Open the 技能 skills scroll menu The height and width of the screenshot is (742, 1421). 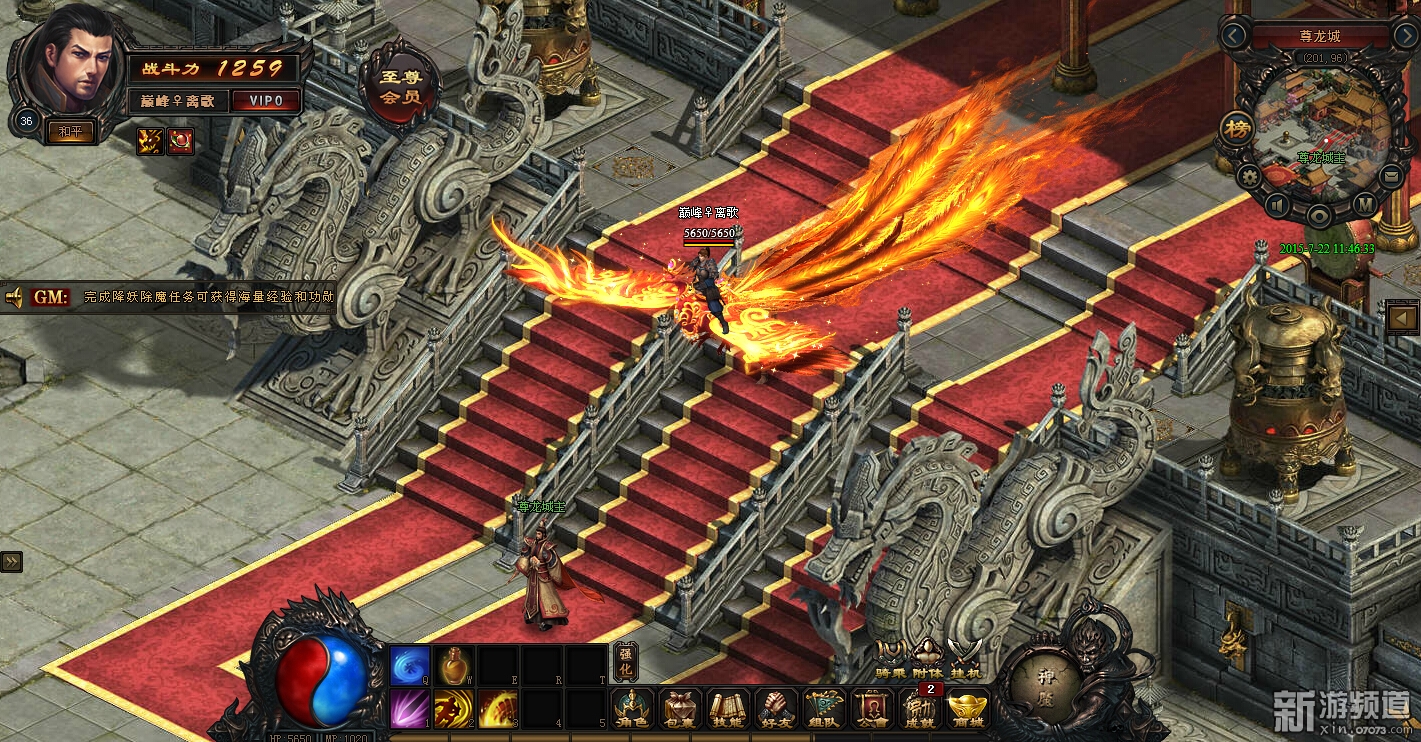728,709
